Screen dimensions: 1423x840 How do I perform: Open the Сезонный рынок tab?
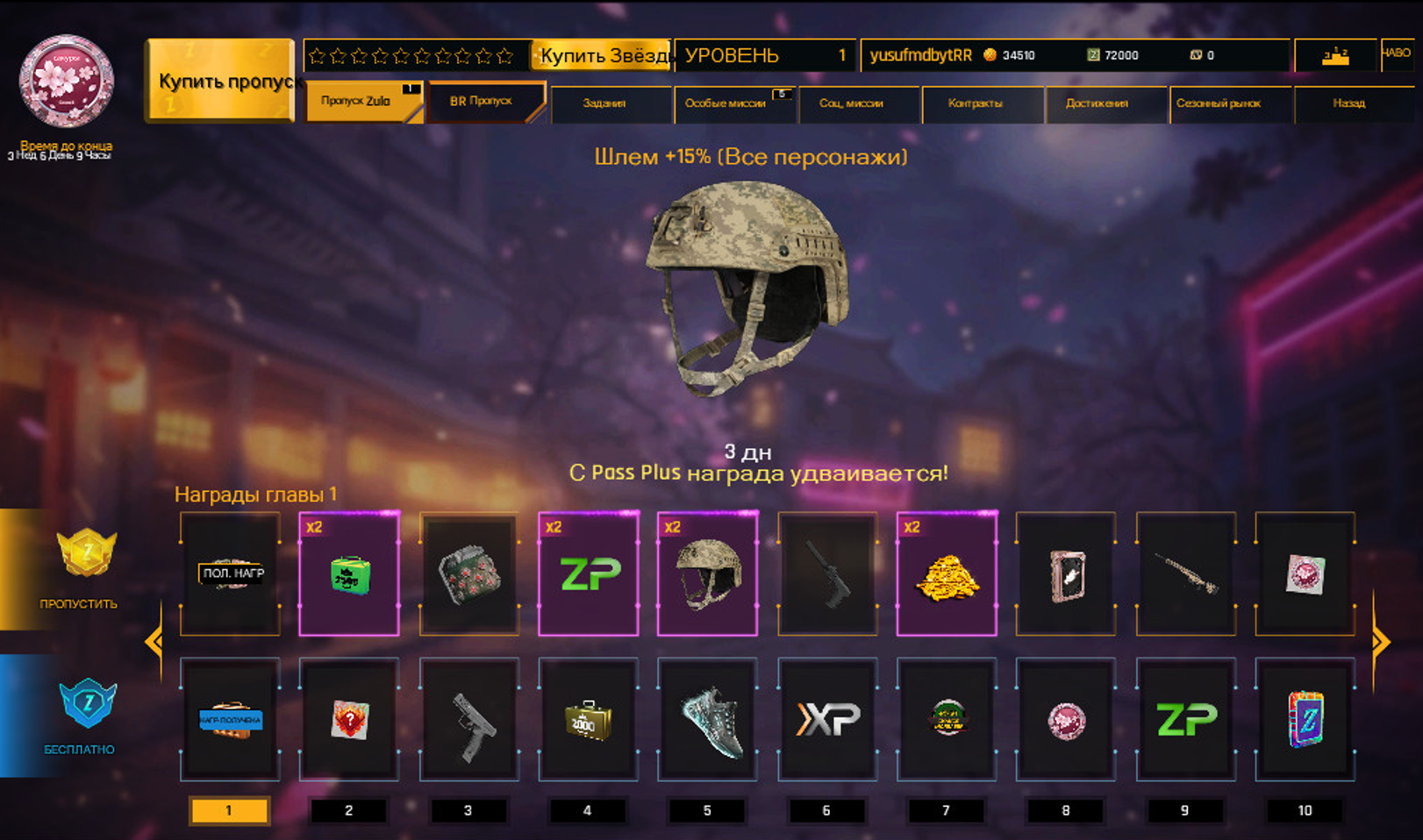tap(1220, 103)
